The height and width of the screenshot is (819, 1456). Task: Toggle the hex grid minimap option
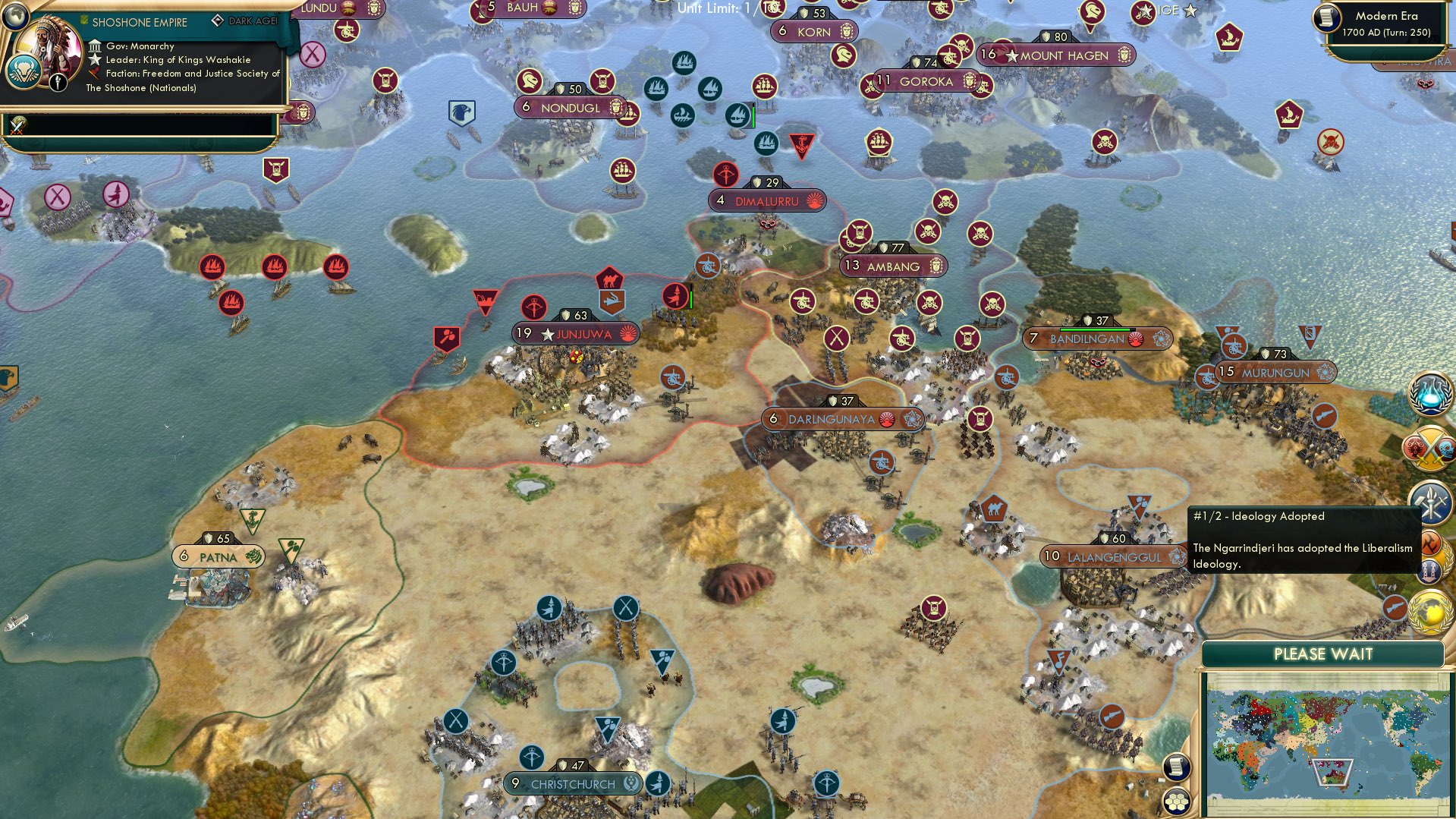tap(1177, 800)
